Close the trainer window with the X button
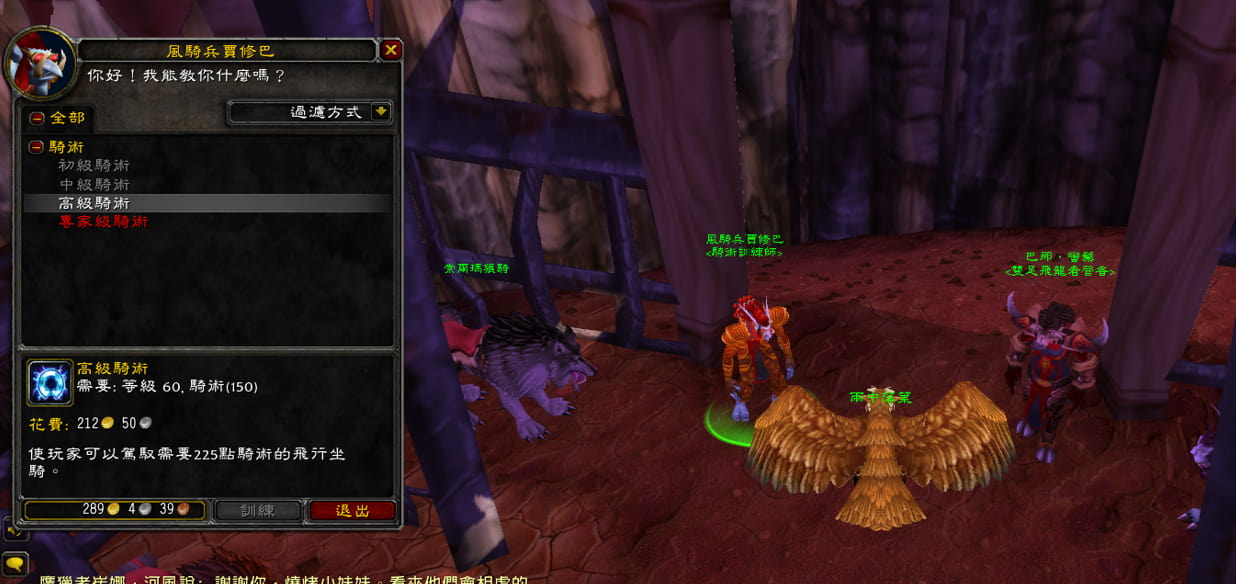Screen dimensions: 1236x584 coord(391,50)
